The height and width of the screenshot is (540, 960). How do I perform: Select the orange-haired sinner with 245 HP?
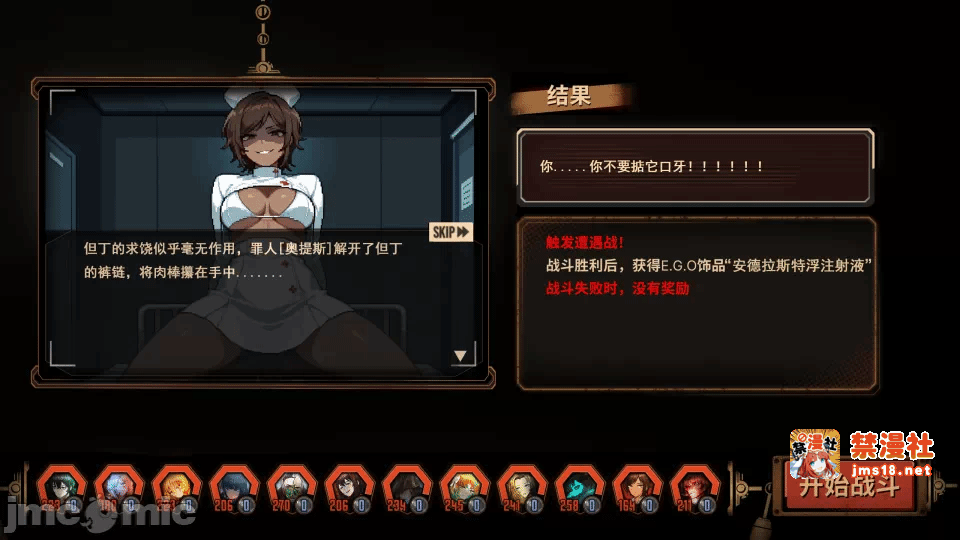[x=463, y=489]
